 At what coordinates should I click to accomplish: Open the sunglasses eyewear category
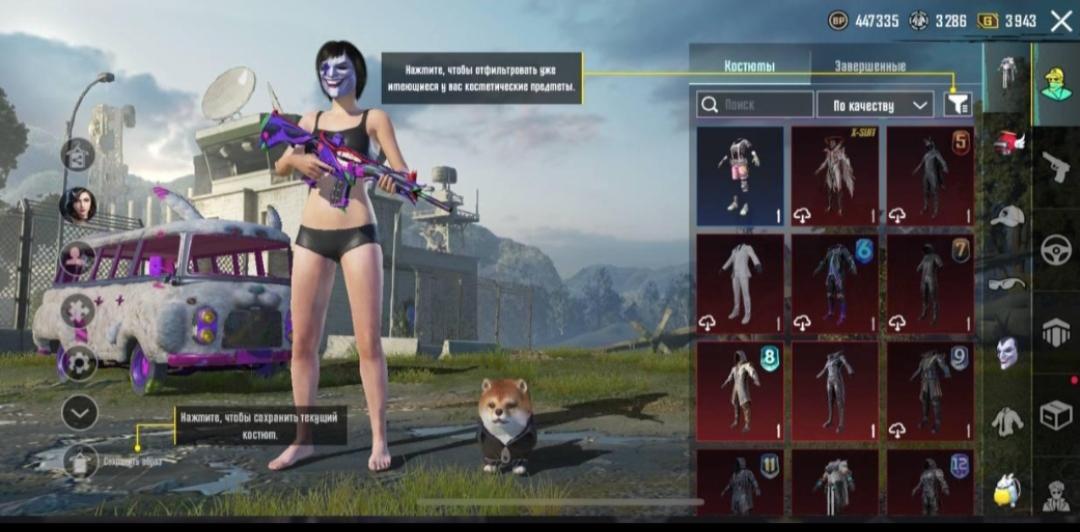point(1008,284)
